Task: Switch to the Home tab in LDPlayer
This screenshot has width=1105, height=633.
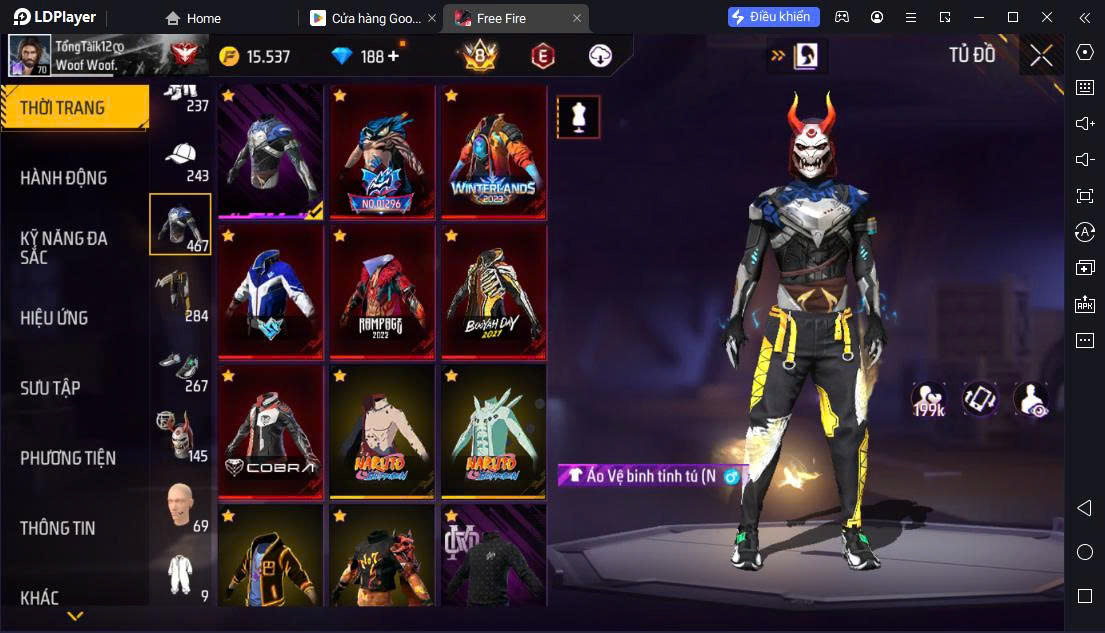Action: click(x=194, y=18)
